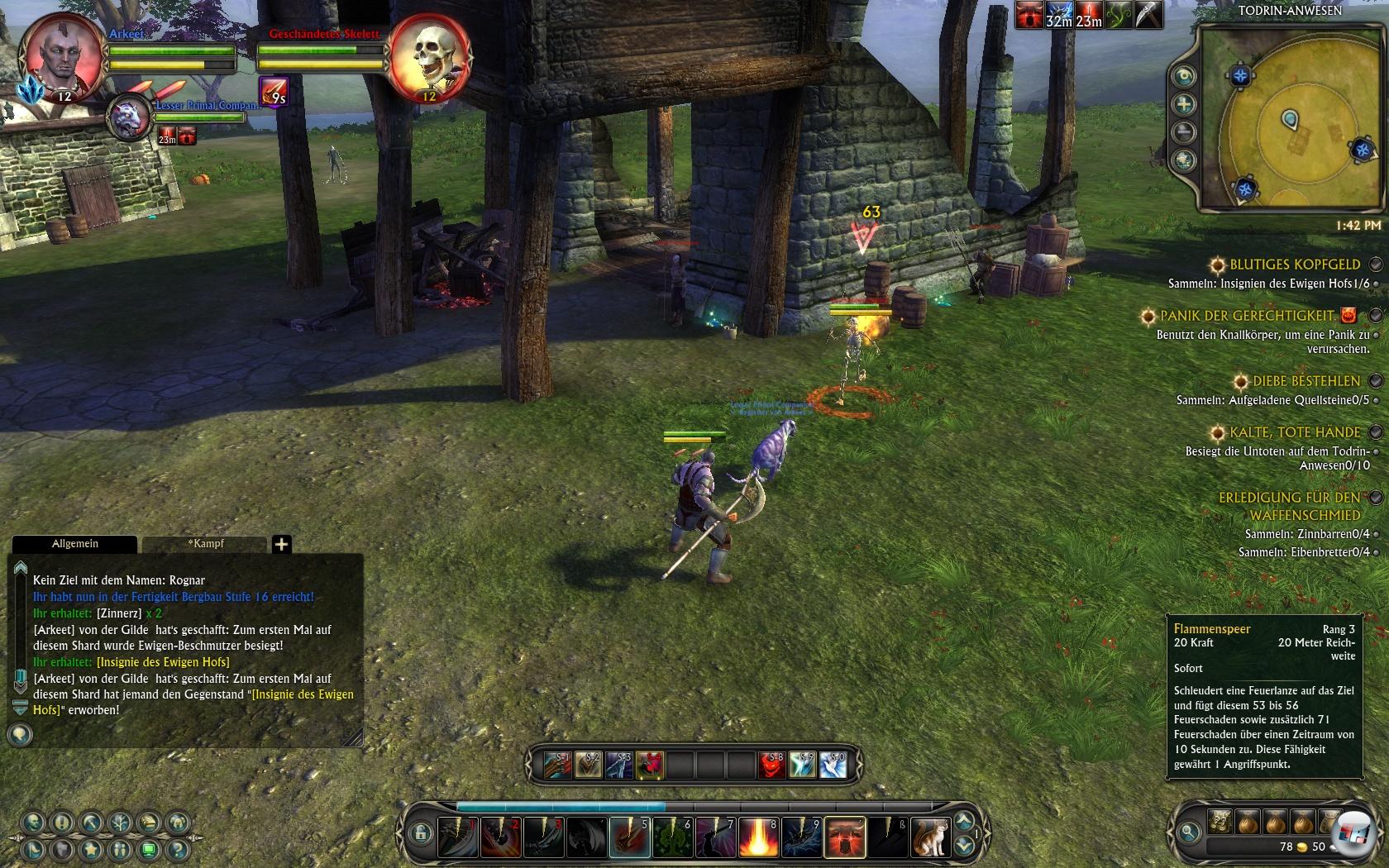Toggle the action bar padlock

pos(420,832)
